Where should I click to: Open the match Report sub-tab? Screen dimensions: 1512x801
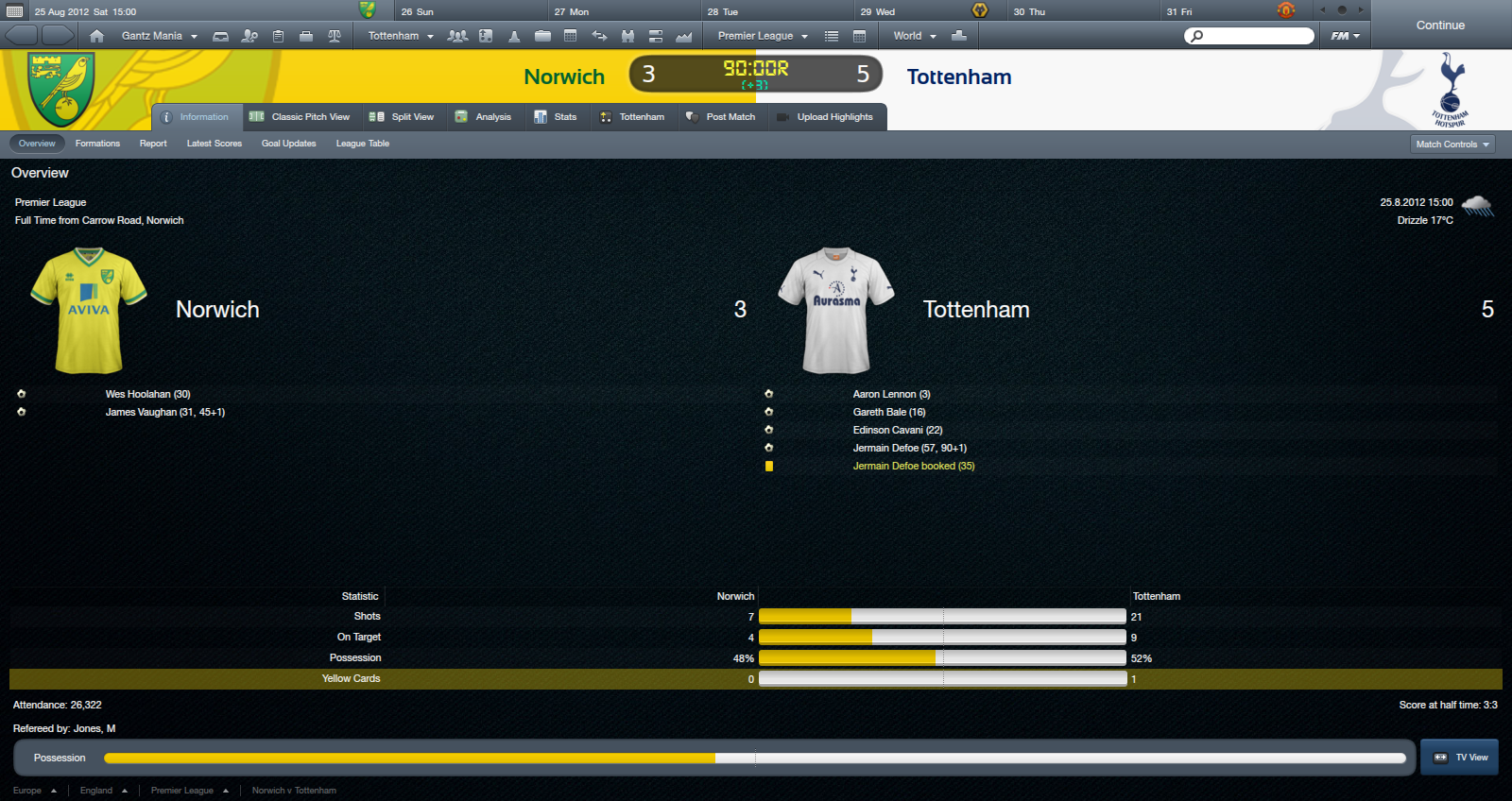tap(153, 144)
